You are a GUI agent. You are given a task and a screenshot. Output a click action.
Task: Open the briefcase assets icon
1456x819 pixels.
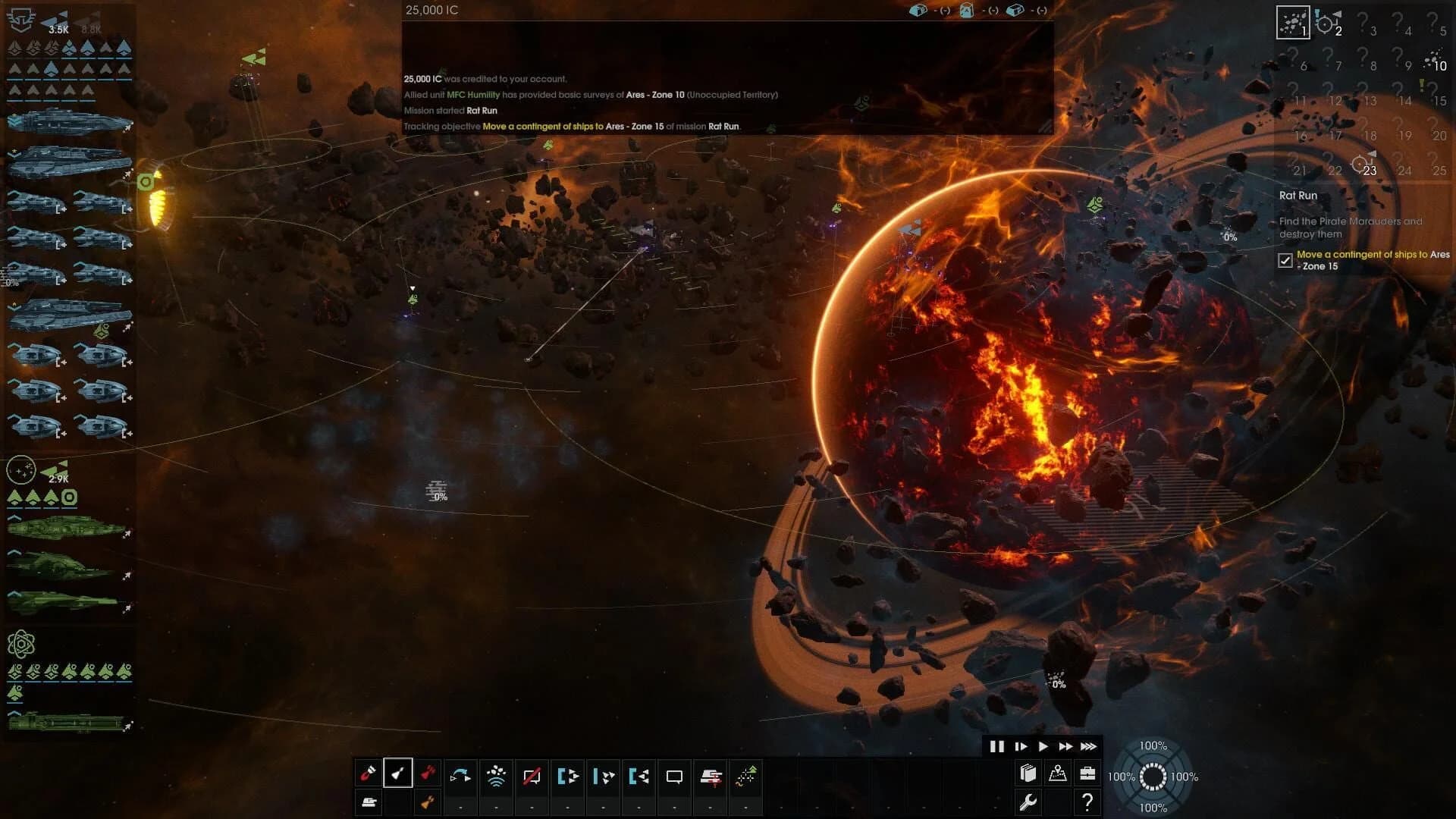point(1087,773)
